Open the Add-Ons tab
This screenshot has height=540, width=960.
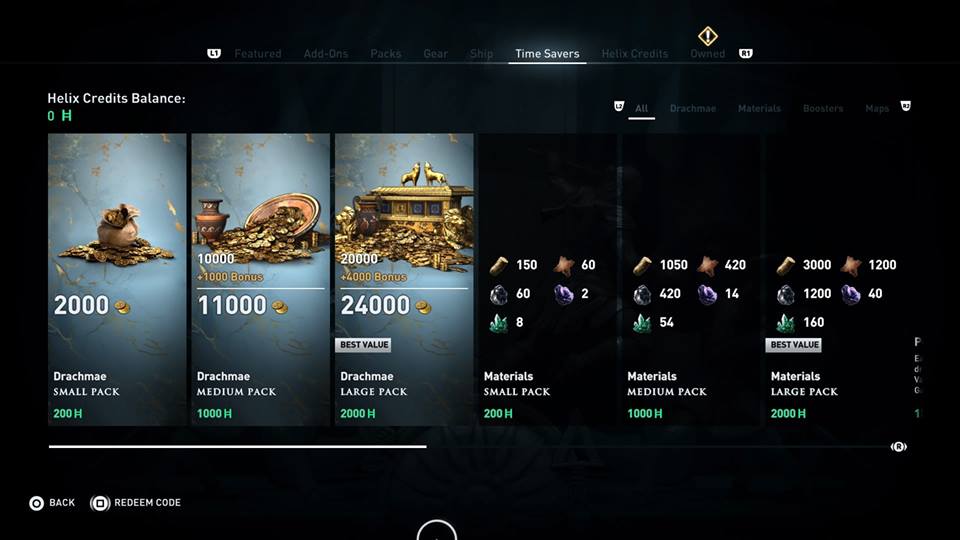coord(326,54)
